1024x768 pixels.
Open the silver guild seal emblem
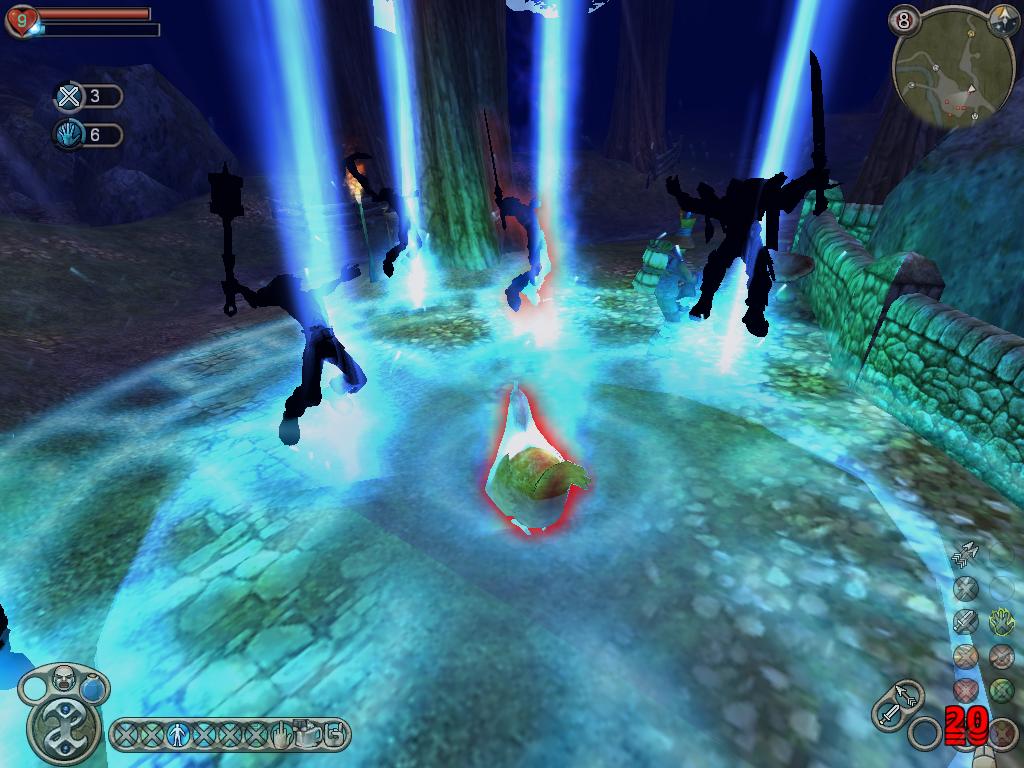pyautogui.click(x=62, y=730)
